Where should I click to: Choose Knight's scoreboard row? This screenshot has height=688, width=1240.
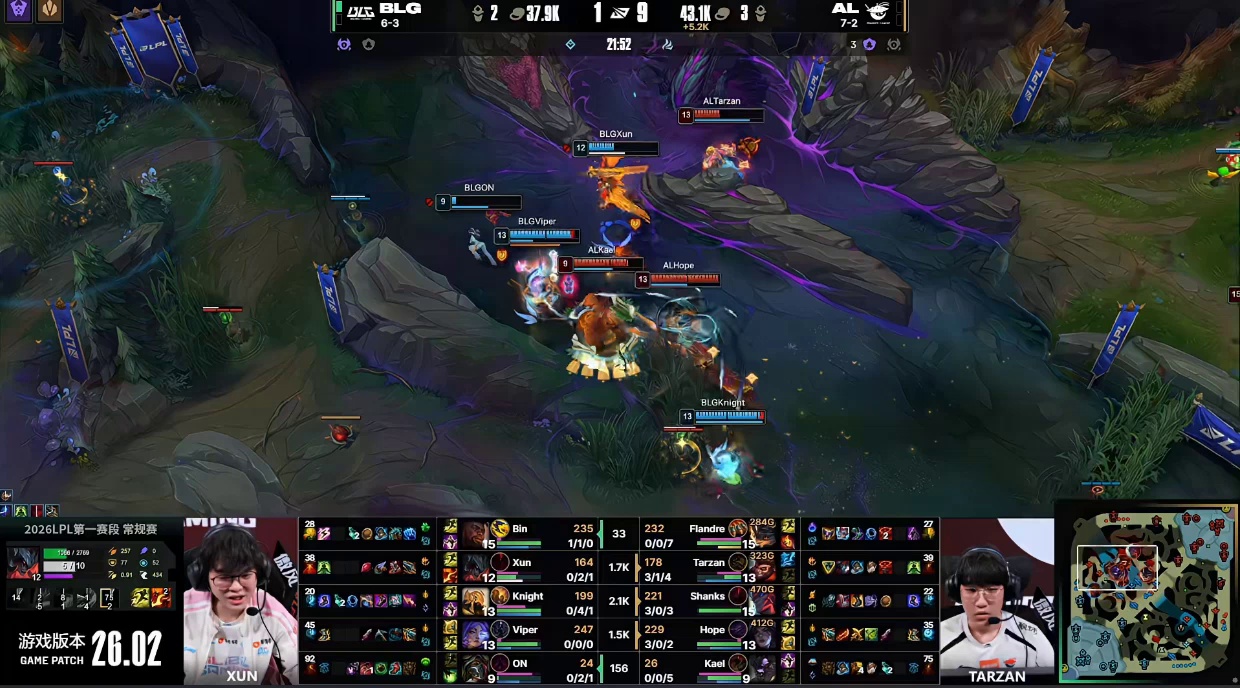coord(520,602)
